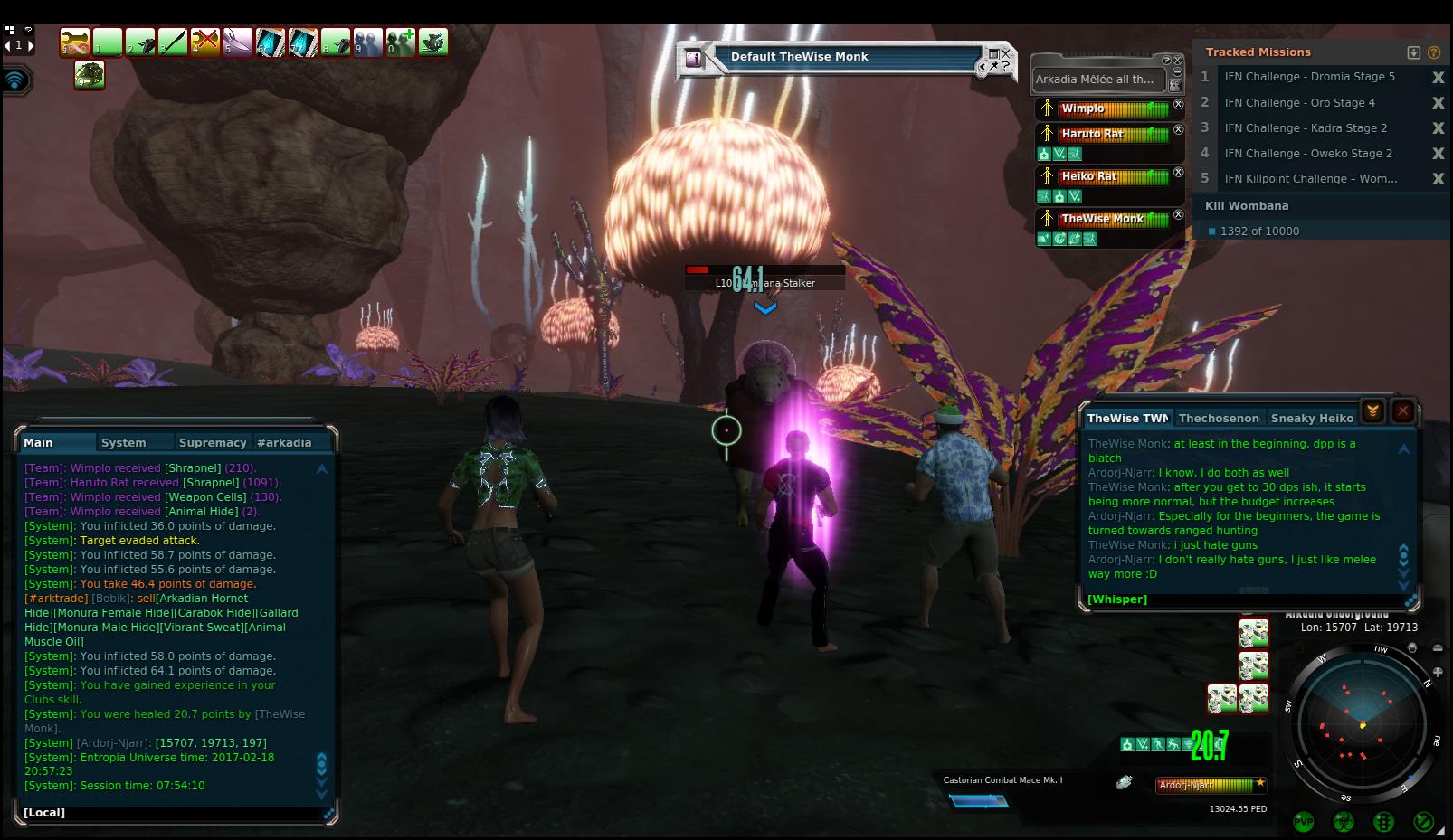
Task: Use the scissors tool in slot 5
Action: [237, 42]
